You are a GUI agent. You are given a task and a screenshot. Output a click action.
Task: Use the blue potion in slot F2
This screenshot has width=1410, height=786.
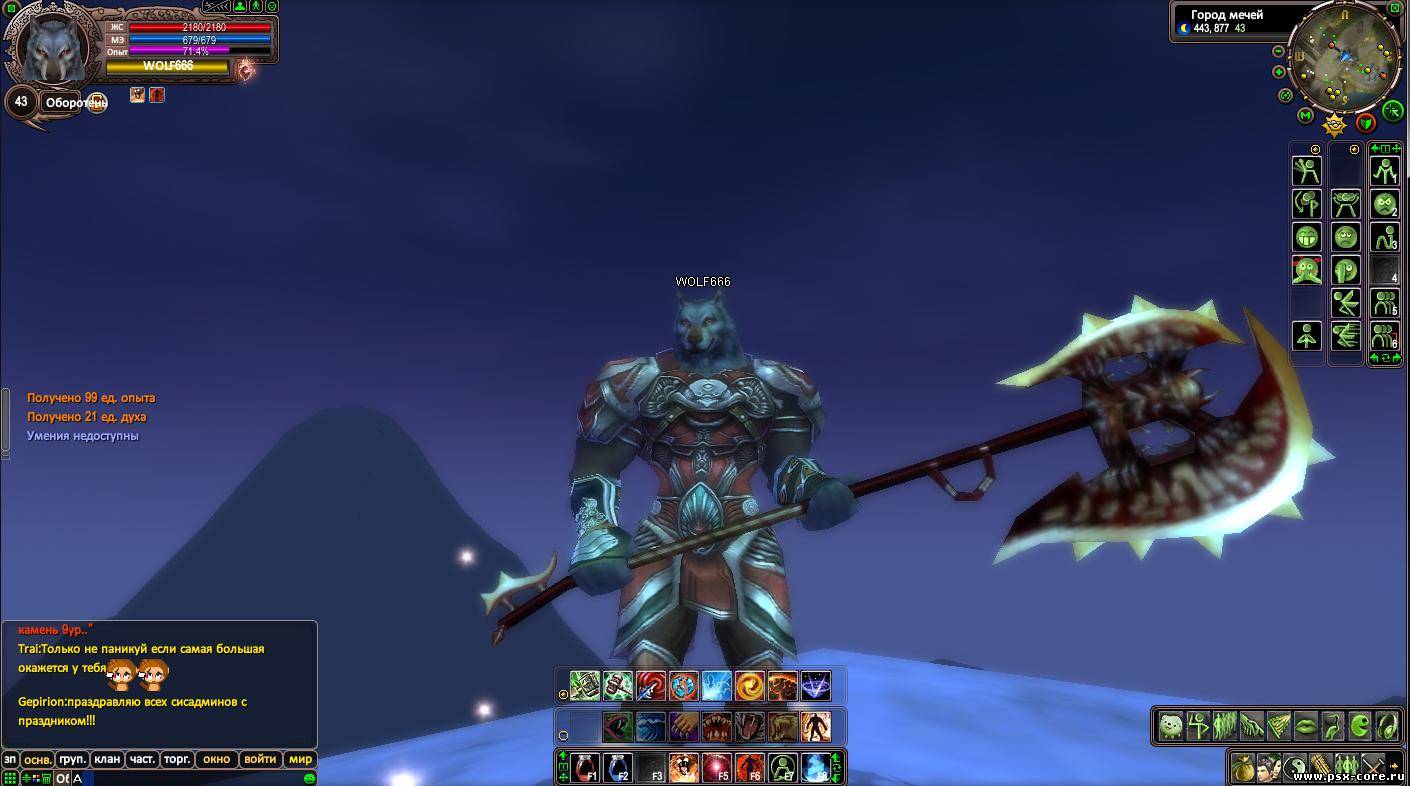(x=618, y=768)
